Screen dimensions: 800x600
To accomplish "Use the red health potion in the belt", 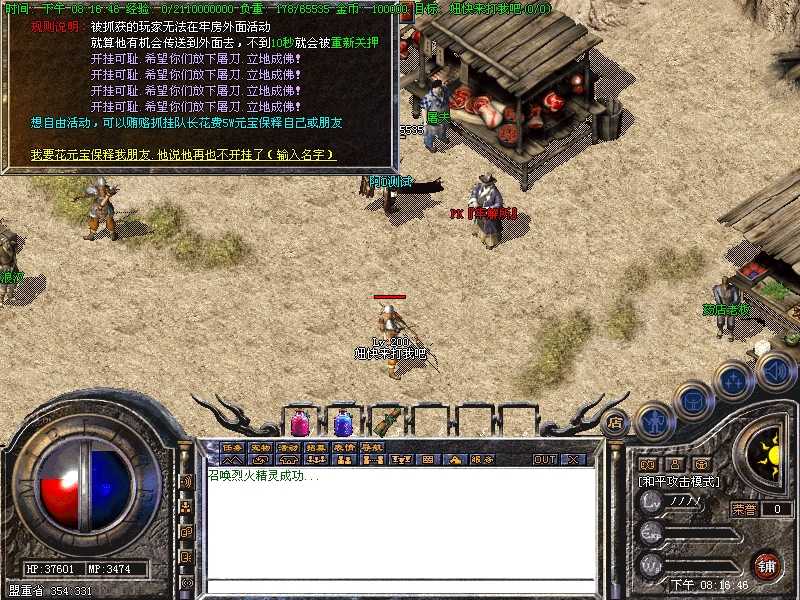I will [299, 421].
